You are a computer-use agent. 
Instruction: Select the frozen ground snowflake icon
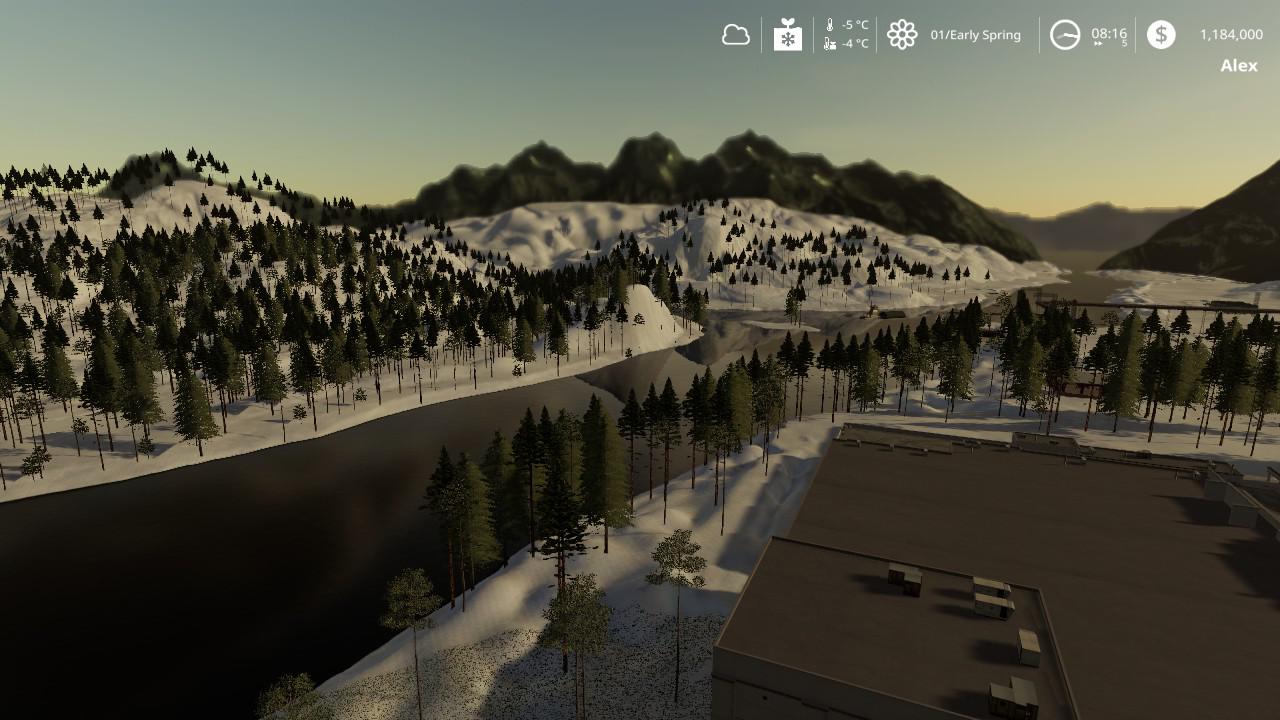click(788, 35)
